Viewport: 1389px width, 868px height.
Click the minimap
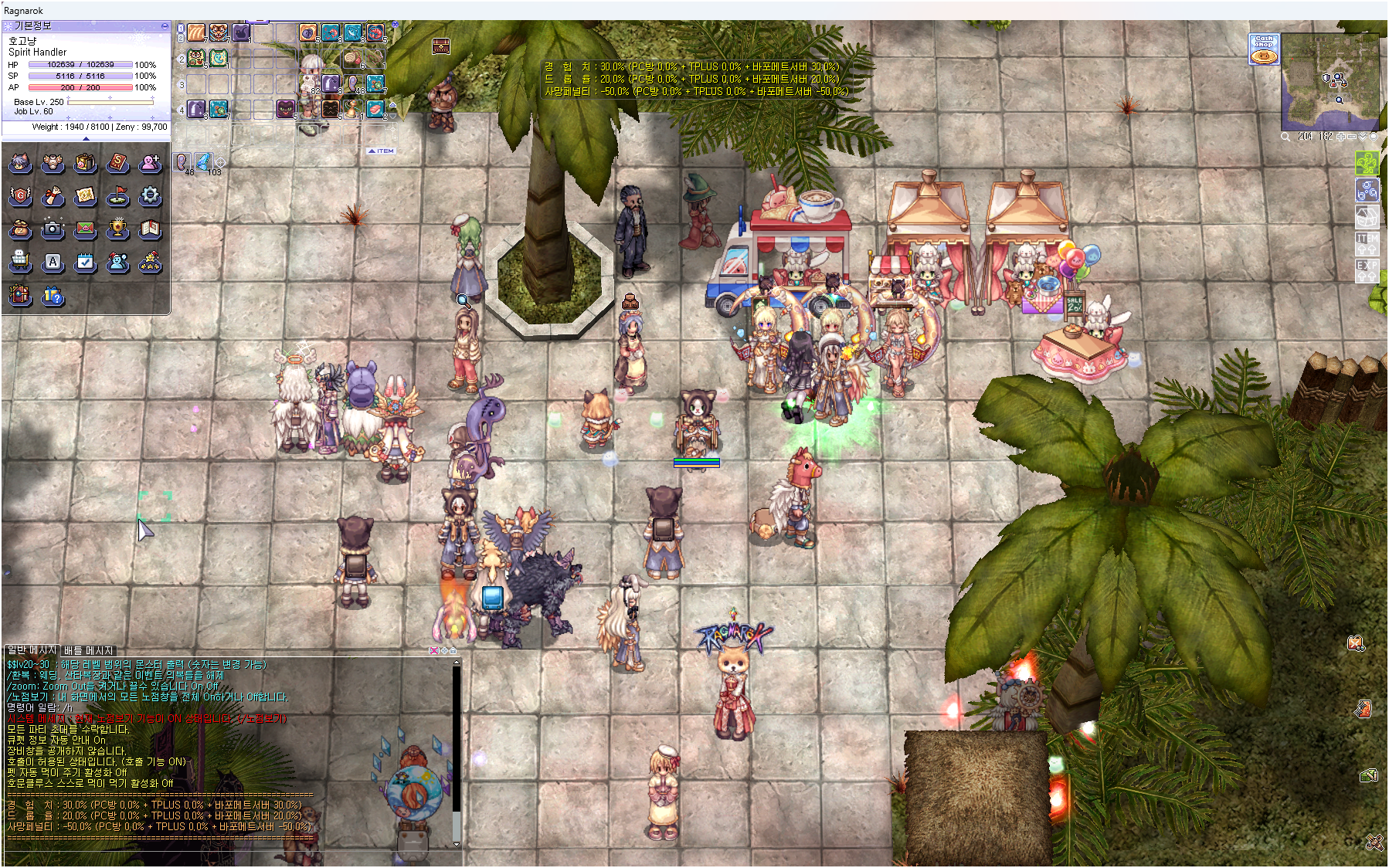tap(1330, 82)
